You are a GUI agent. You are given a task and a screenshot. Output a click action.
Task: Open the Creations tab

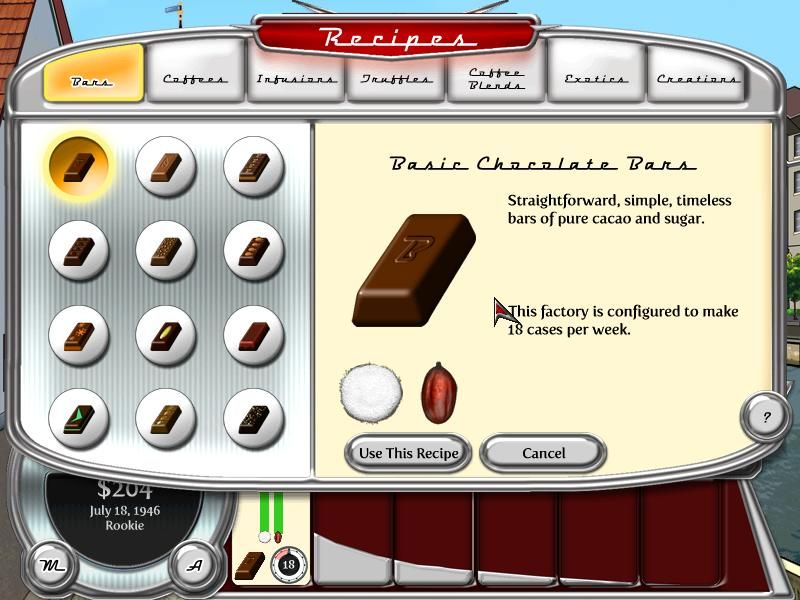click(697, 78)
